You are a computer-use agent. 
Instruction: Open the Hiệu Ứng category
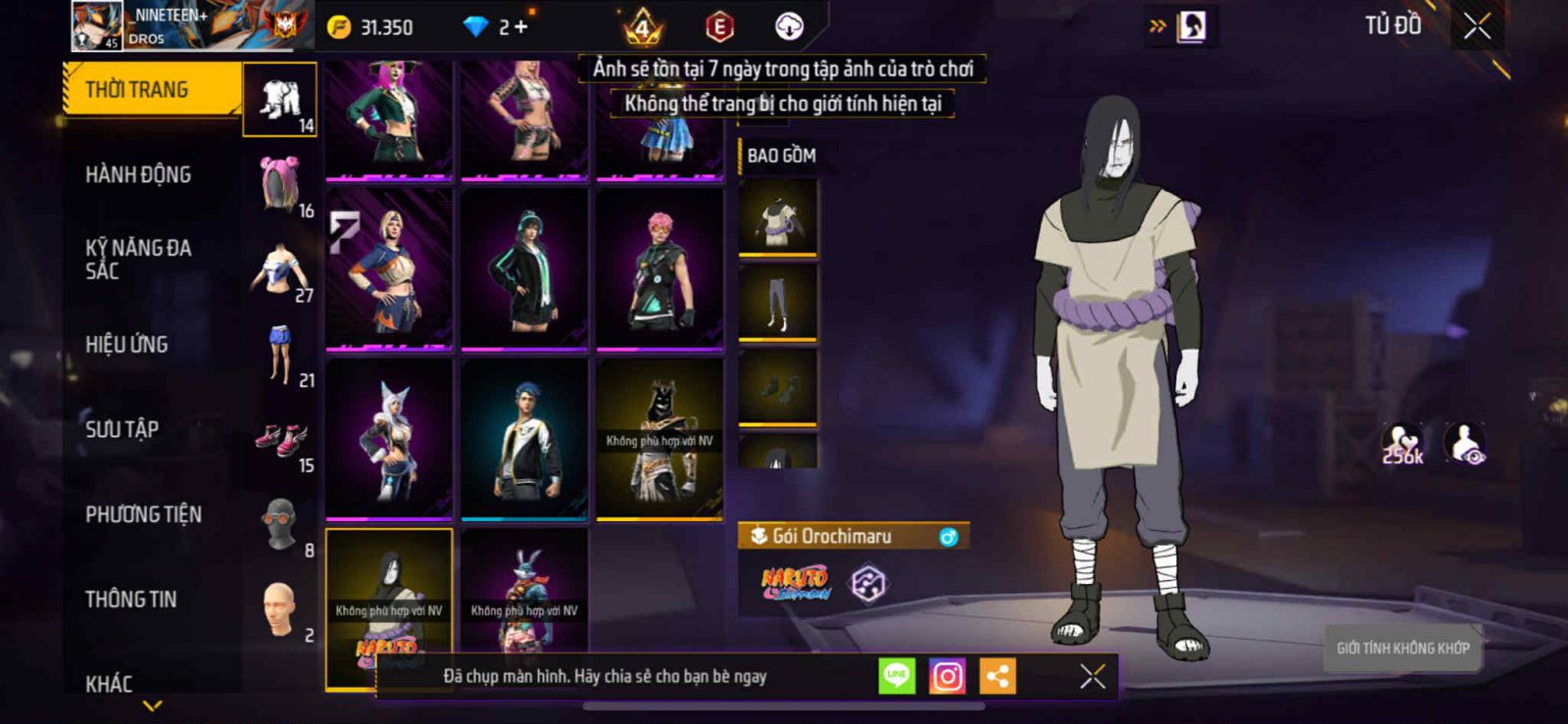pyautogui.click(x=126, y=345)
